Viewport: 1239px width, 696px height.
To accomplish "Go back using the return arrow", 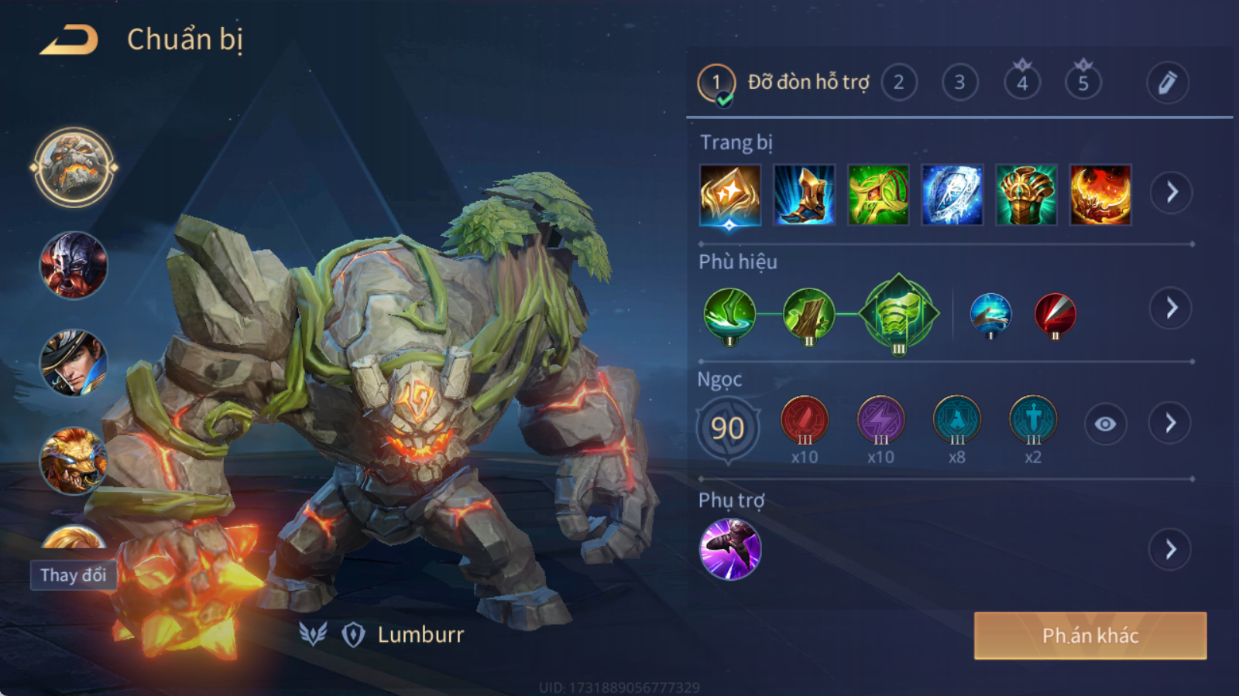I will 68,41.
